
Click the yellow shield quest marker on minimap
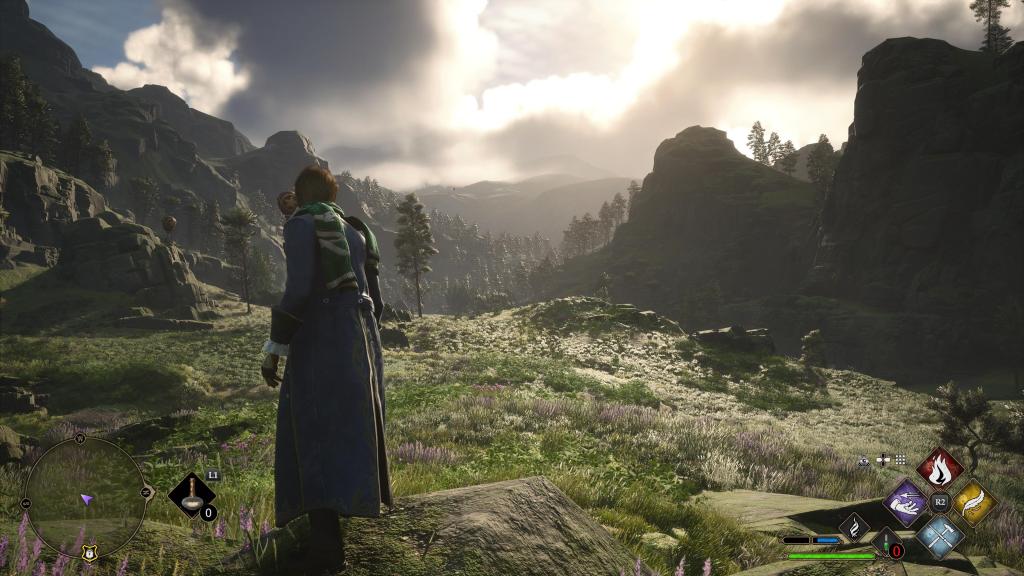coord(88,550)
